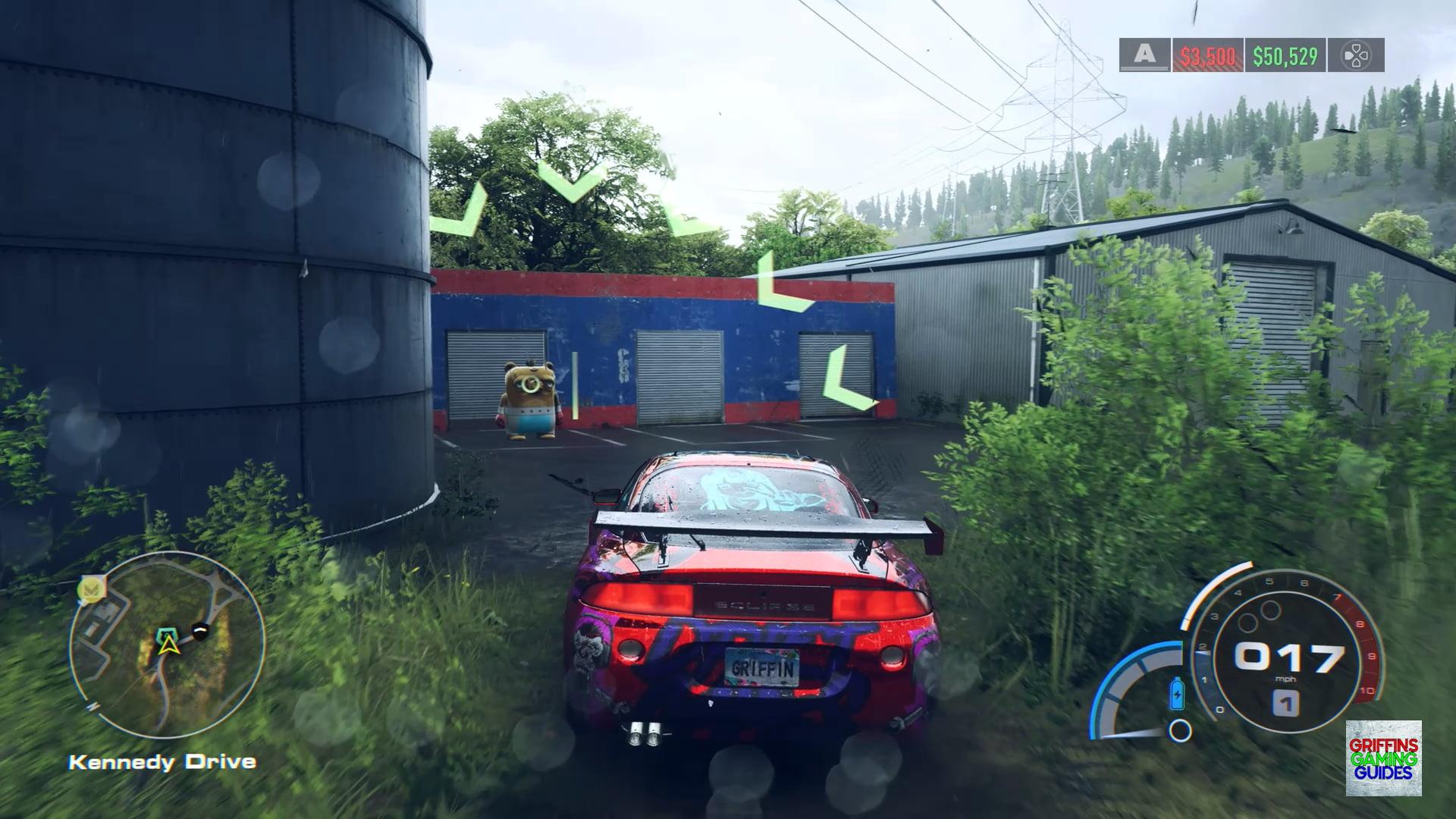This screenshot has width=1456, height=819.
Task: Click the Griffins Gaming Guides watermark logo
Action: click(1383, 758)
